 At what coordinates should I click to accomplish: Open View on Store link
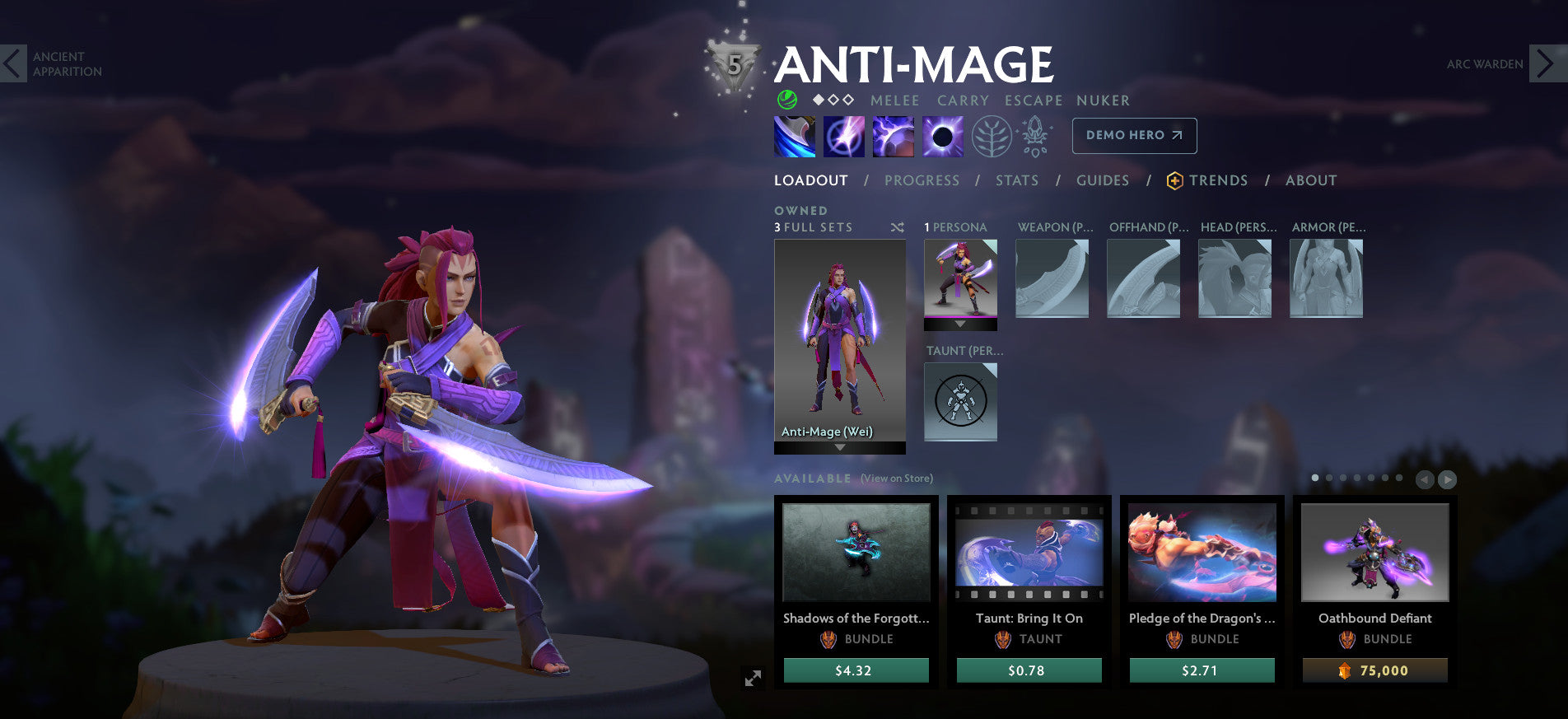click(x=895, y=478)
